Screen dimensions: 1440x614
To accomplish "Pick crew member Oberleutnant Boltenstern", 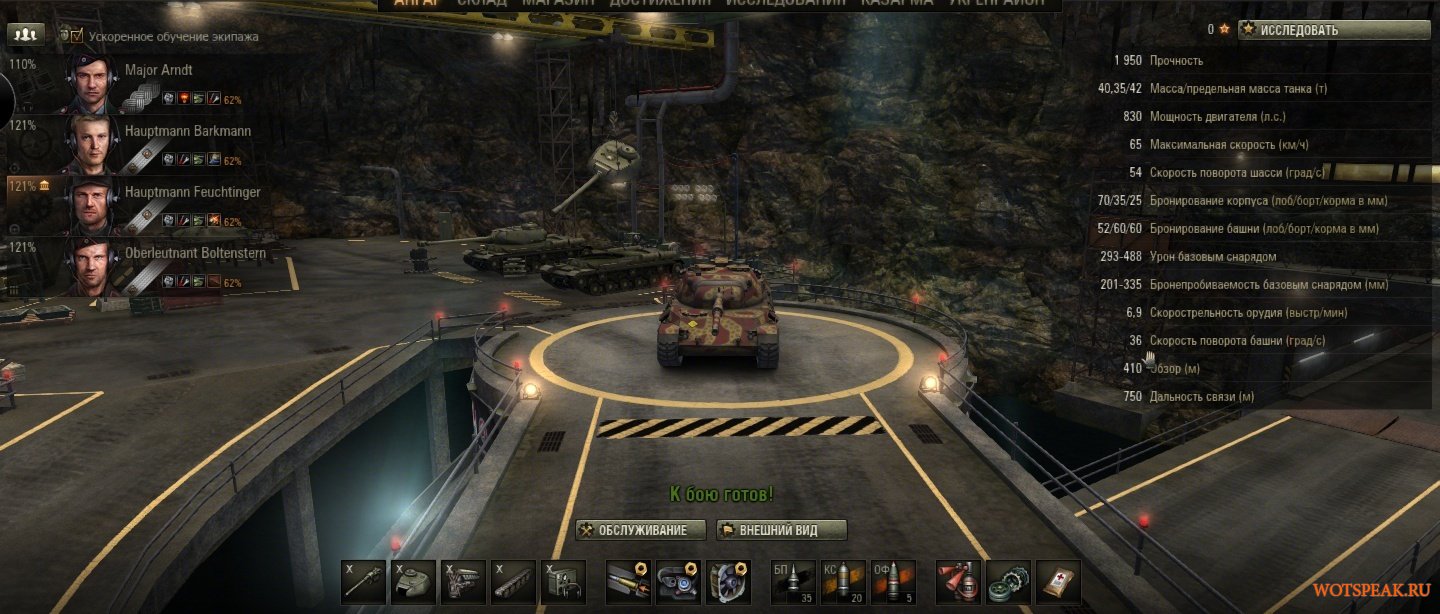I will (195, 253).
